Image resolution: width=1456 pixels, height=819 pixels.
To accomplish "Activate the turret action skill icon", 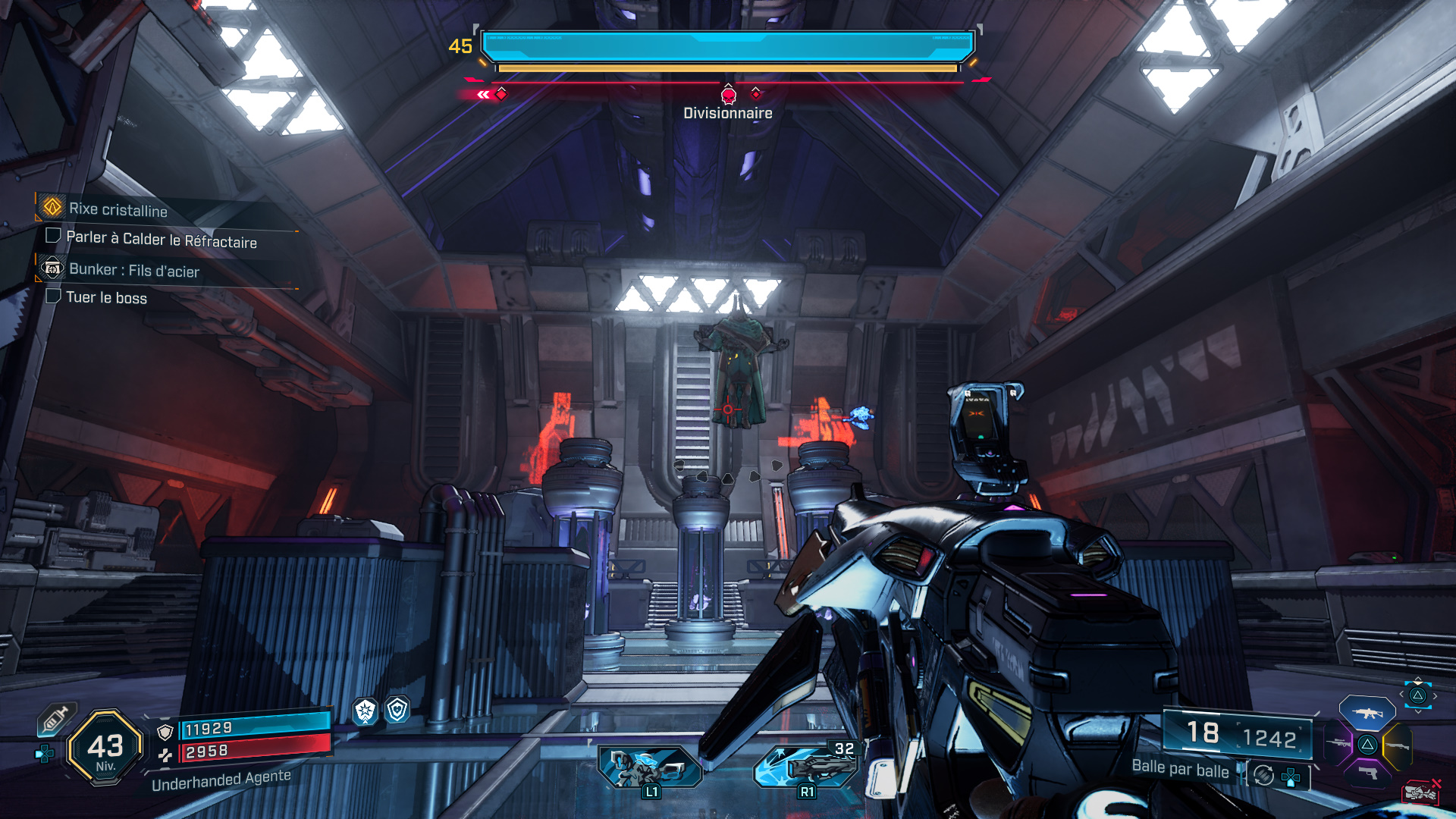I will tap(650, 766).
